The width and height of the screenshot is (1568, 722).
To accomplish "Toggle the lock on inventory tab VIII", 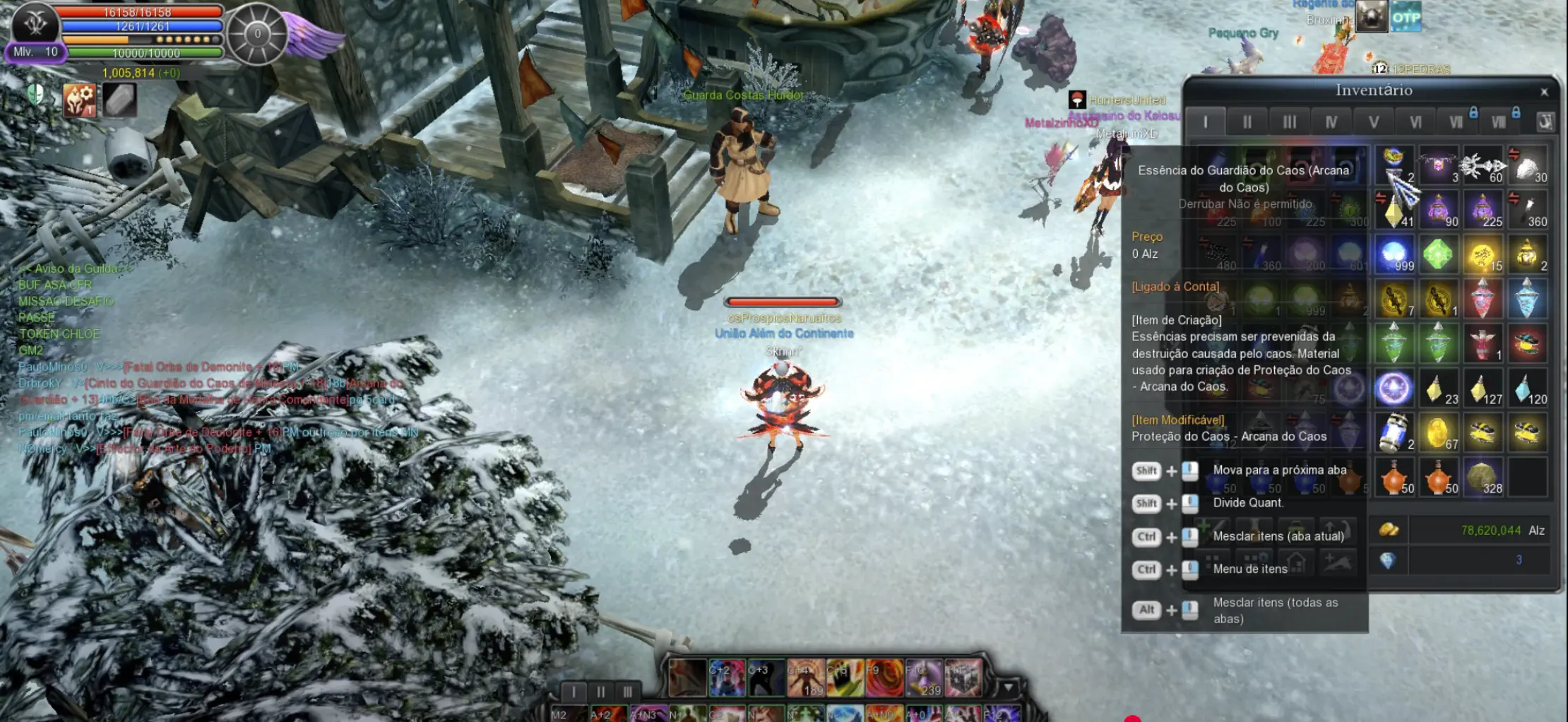I will pyautogui.click(x=1516, y=112).
